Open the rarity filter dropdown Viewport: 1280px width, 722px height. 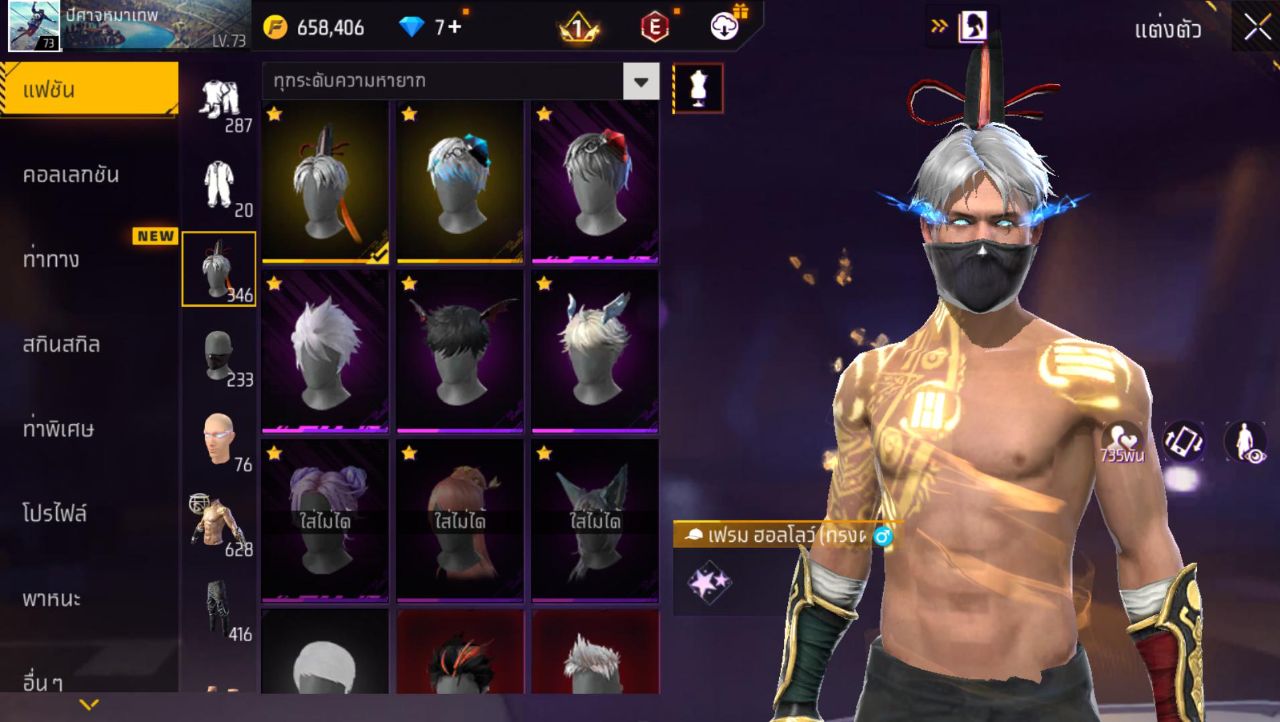[641, 81]
